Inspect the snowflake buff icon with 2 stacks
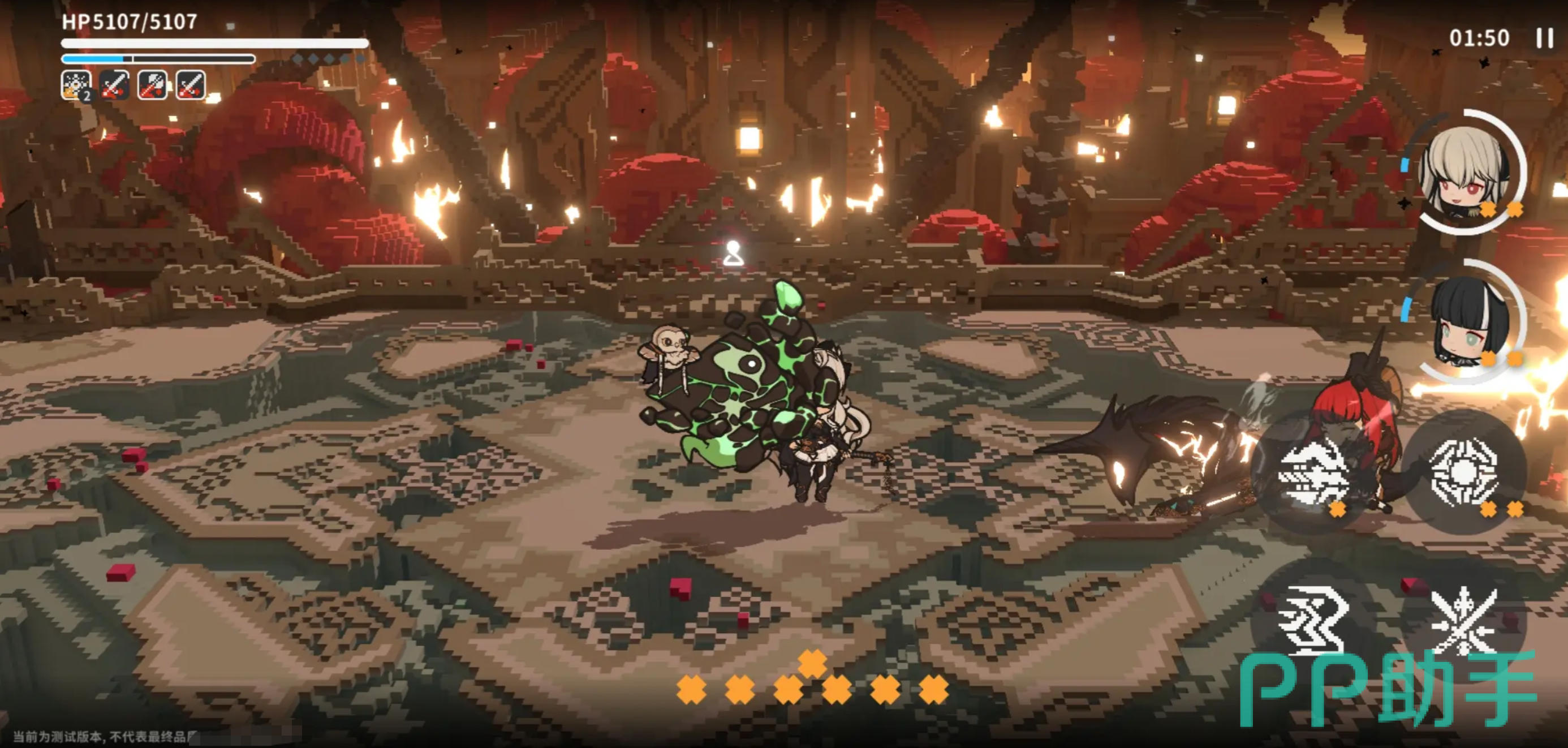This screenshot has height=748, width=1568. 76,85
